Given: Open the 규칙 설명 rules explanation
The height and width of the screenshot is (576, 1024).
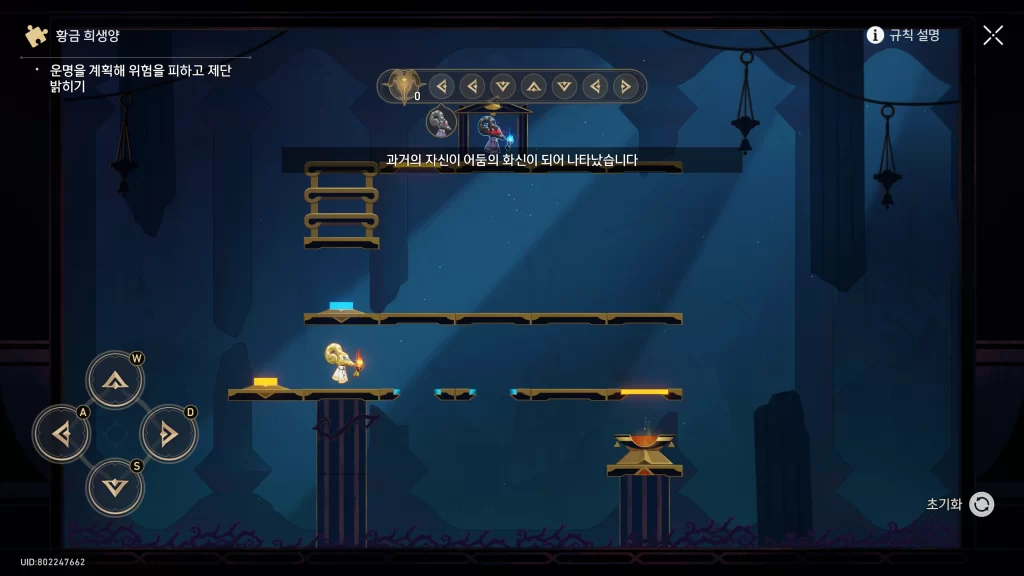Looking at the screenshot, I should coord(903,35).
